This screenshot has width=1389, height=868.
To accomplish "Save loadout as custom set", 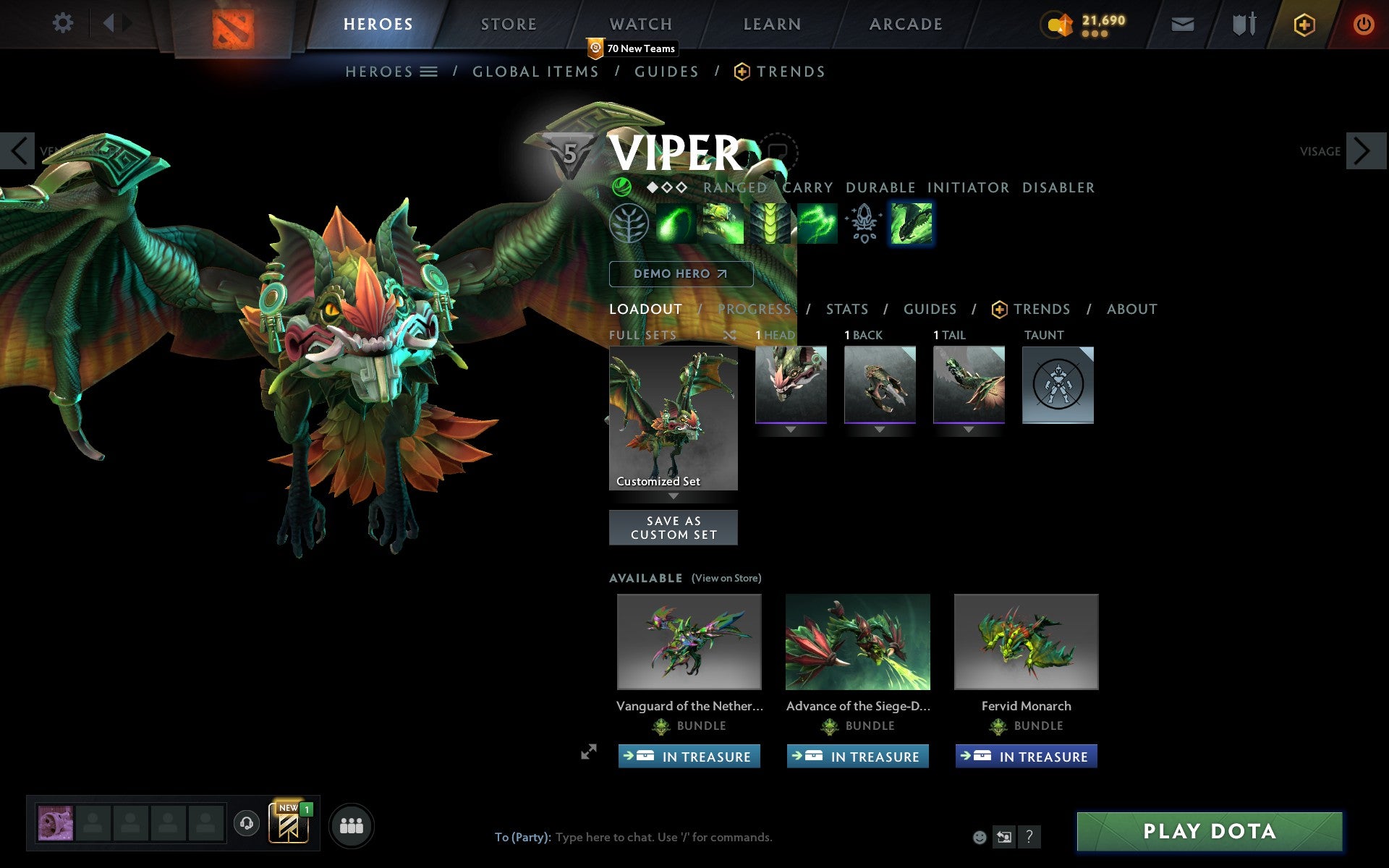I will pos(673,527).
